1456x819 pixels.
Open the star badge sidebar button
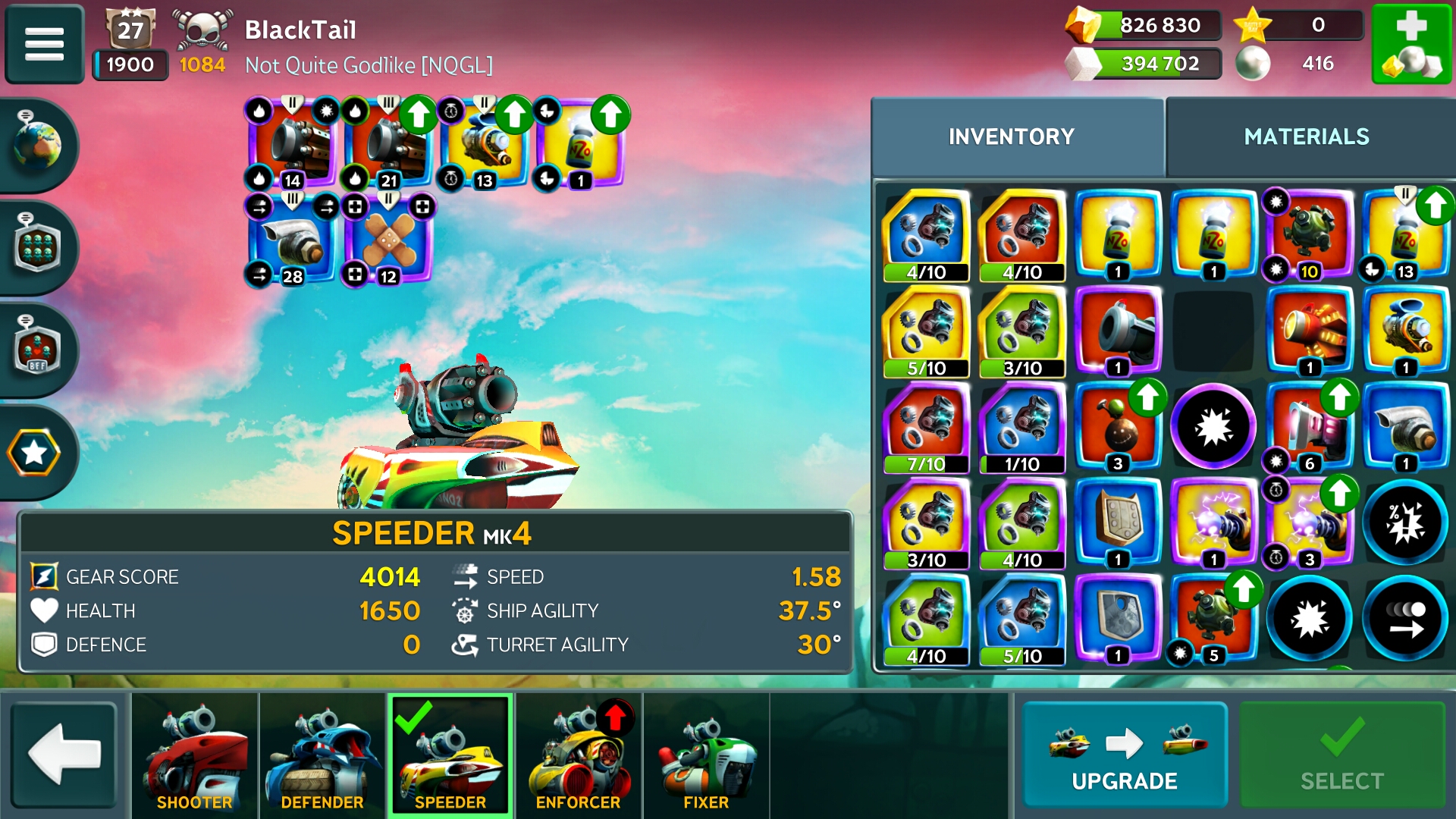pyautogui.click(x=35, y=453)
